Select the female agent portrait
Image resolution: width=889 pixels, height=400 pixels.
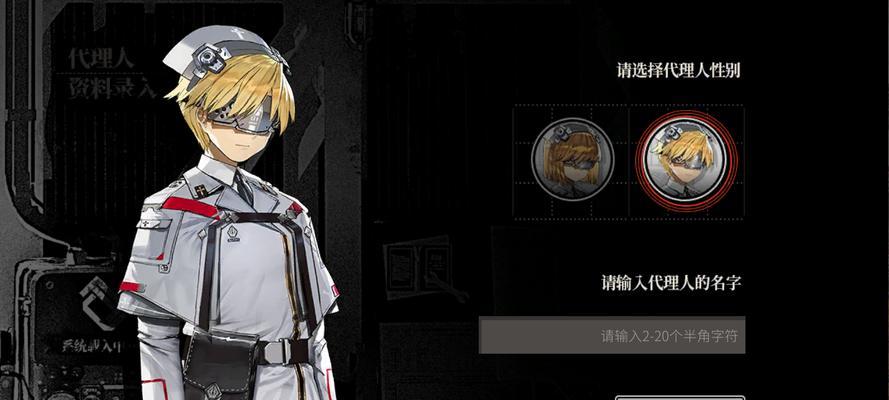(x=570, y=161)
